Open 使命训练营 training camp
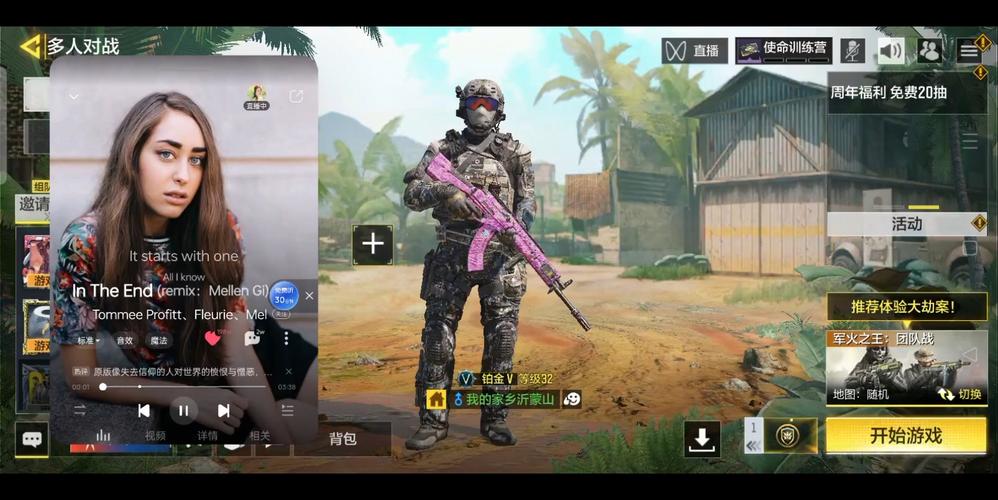 783,50
